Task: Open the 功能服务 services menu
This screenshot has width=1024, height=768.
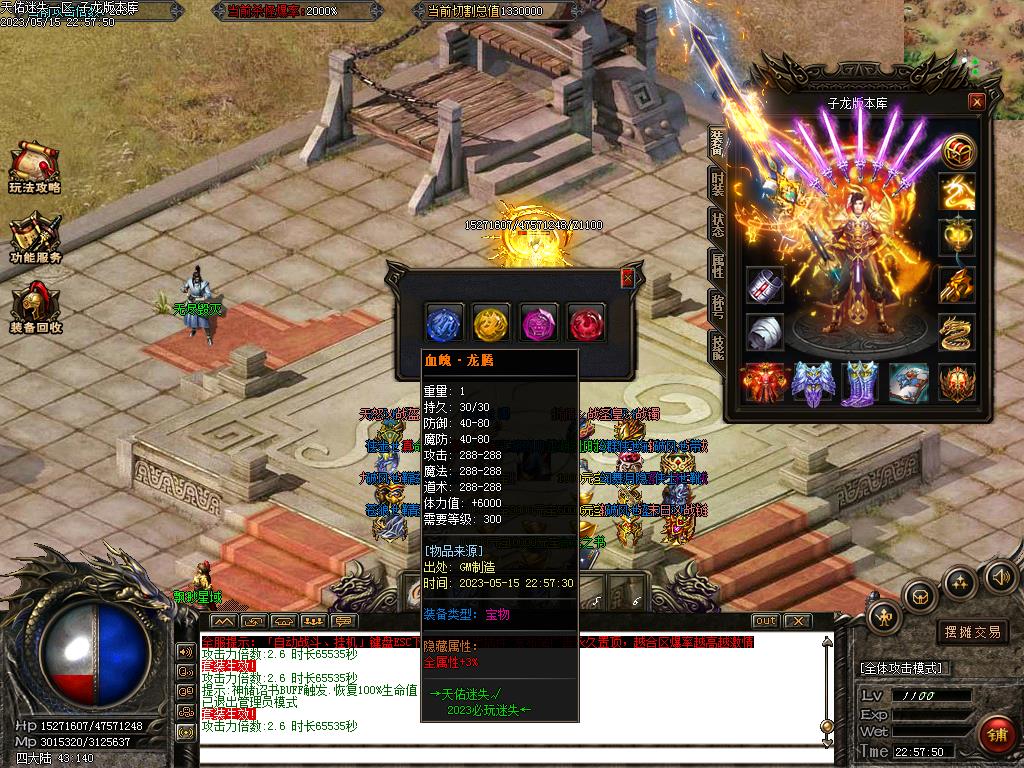Action: point(36,239)
